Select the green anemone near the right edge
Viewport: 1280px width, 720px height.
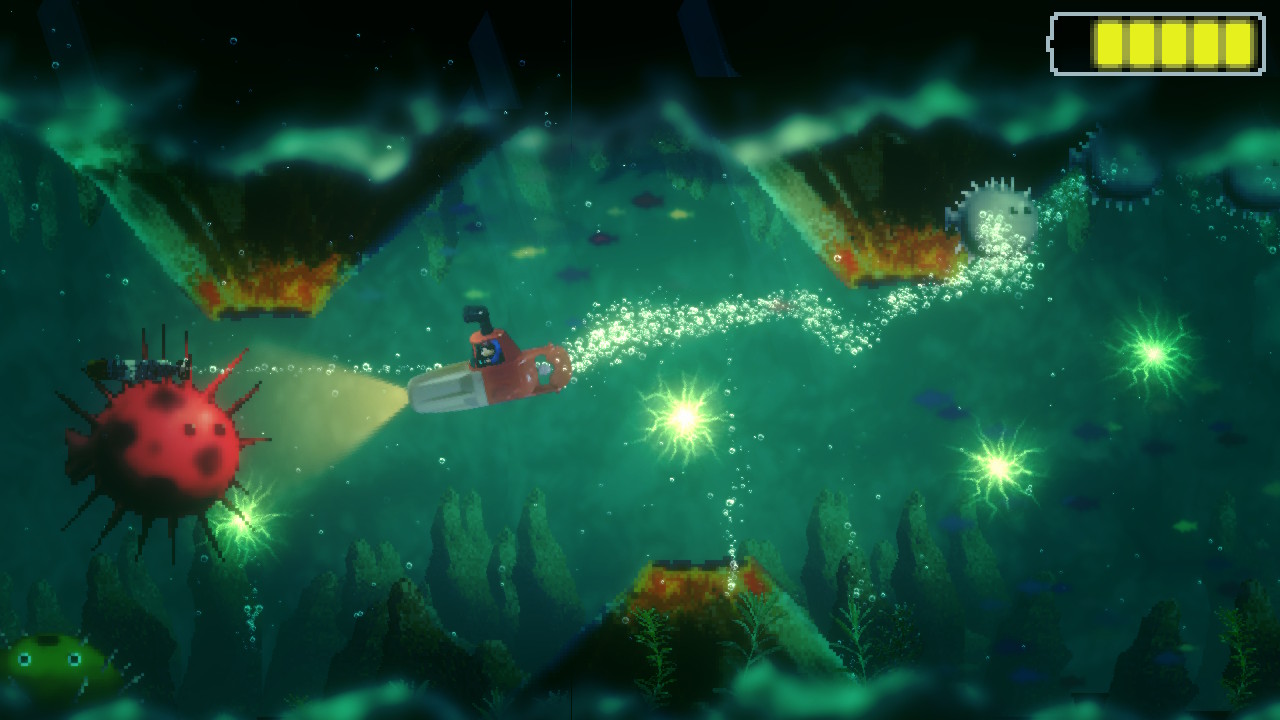(1155, 350)
